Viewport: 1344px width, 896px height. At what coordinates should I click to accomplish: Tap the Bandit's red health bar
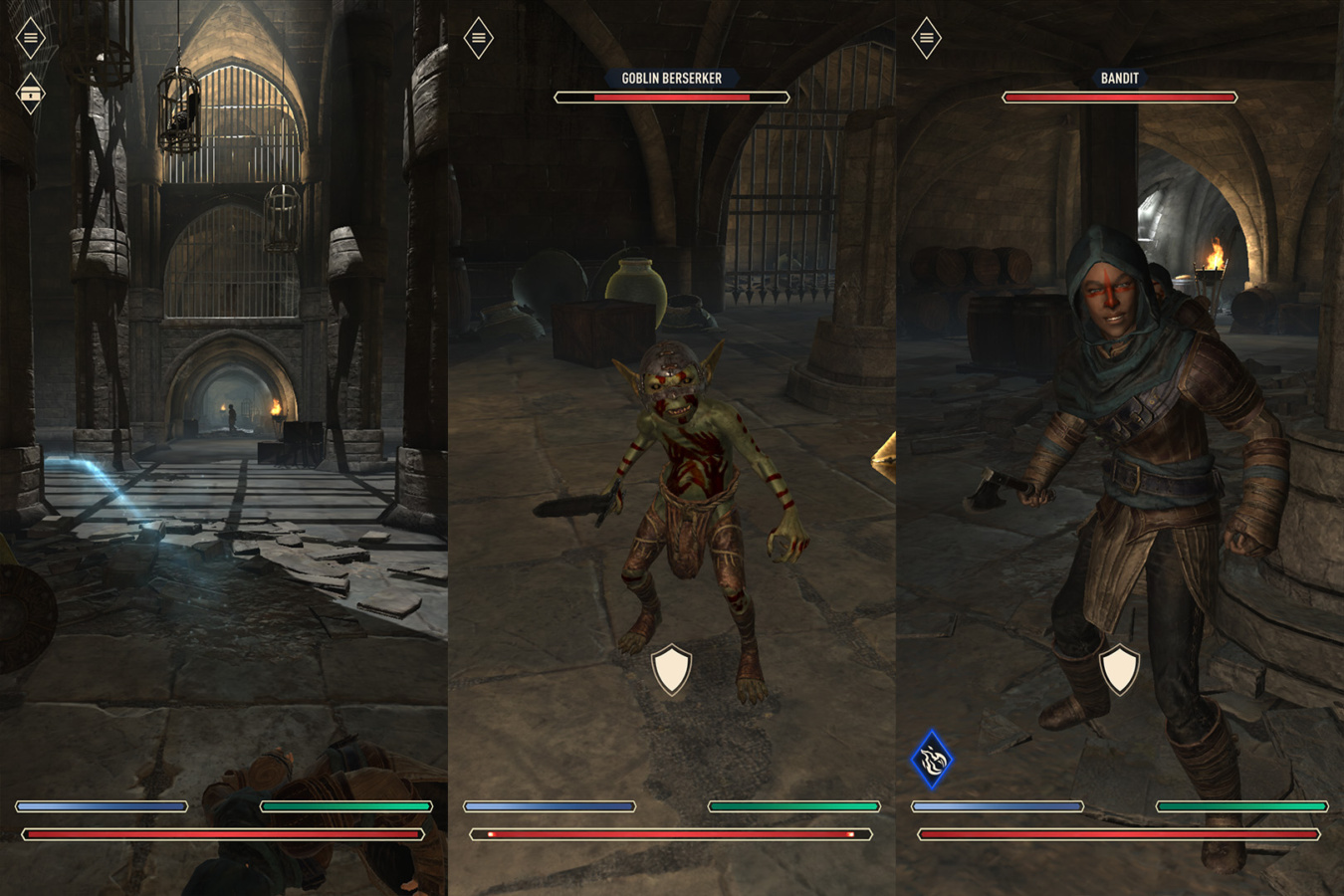pyautogui.click(x=1119, y=97)
